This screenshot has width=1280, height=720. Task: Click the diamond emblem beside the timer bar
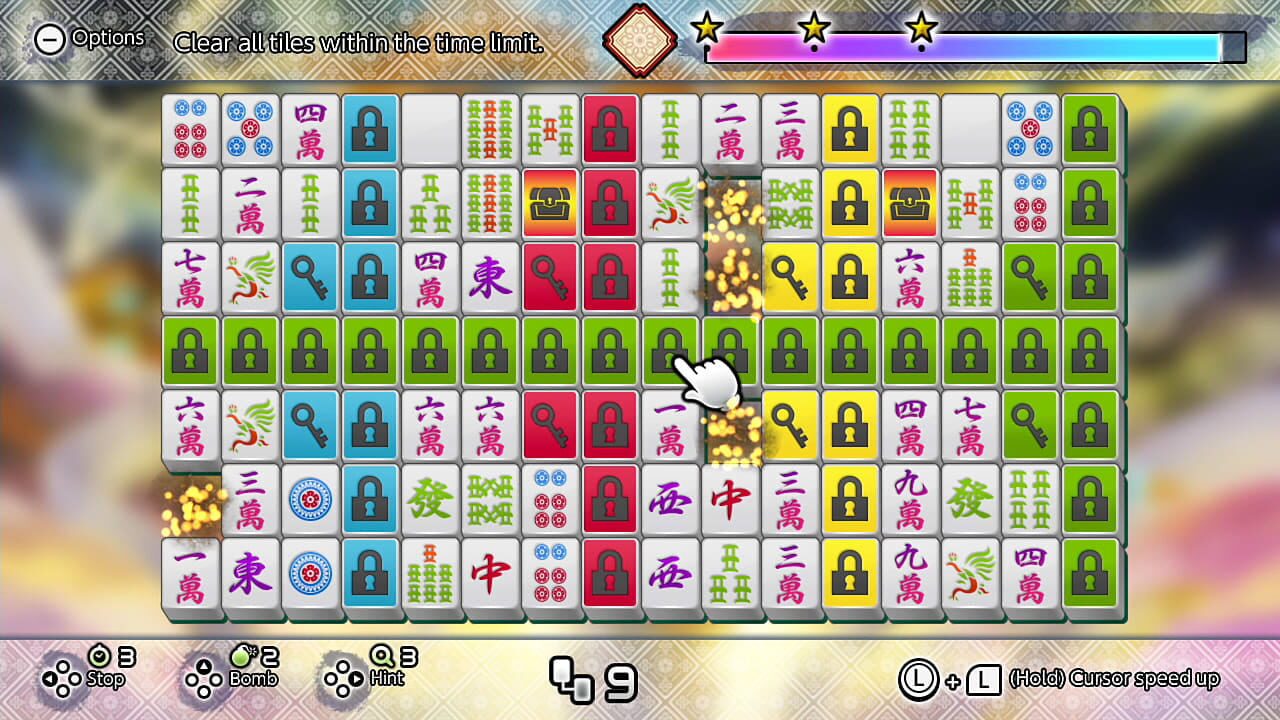point(637,40)
